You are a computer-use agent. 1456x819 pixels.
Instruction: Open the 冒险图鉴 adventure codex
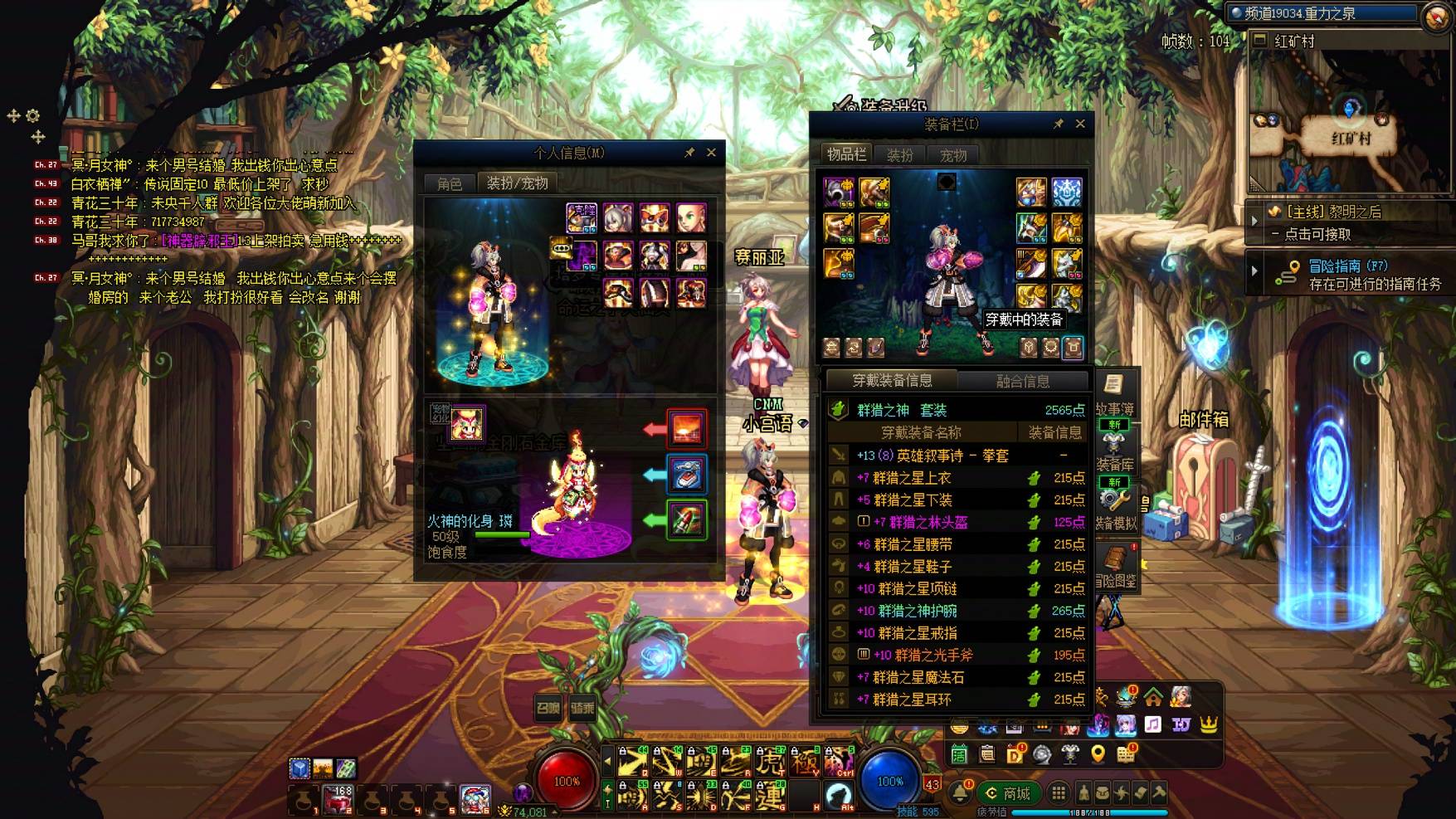1115,568
